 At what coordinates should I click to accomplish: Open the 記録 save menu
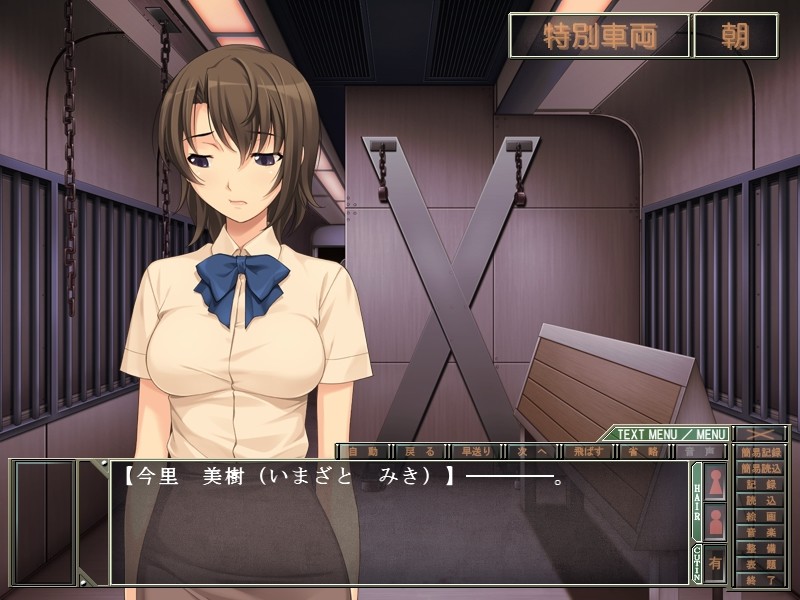(761, 484)
